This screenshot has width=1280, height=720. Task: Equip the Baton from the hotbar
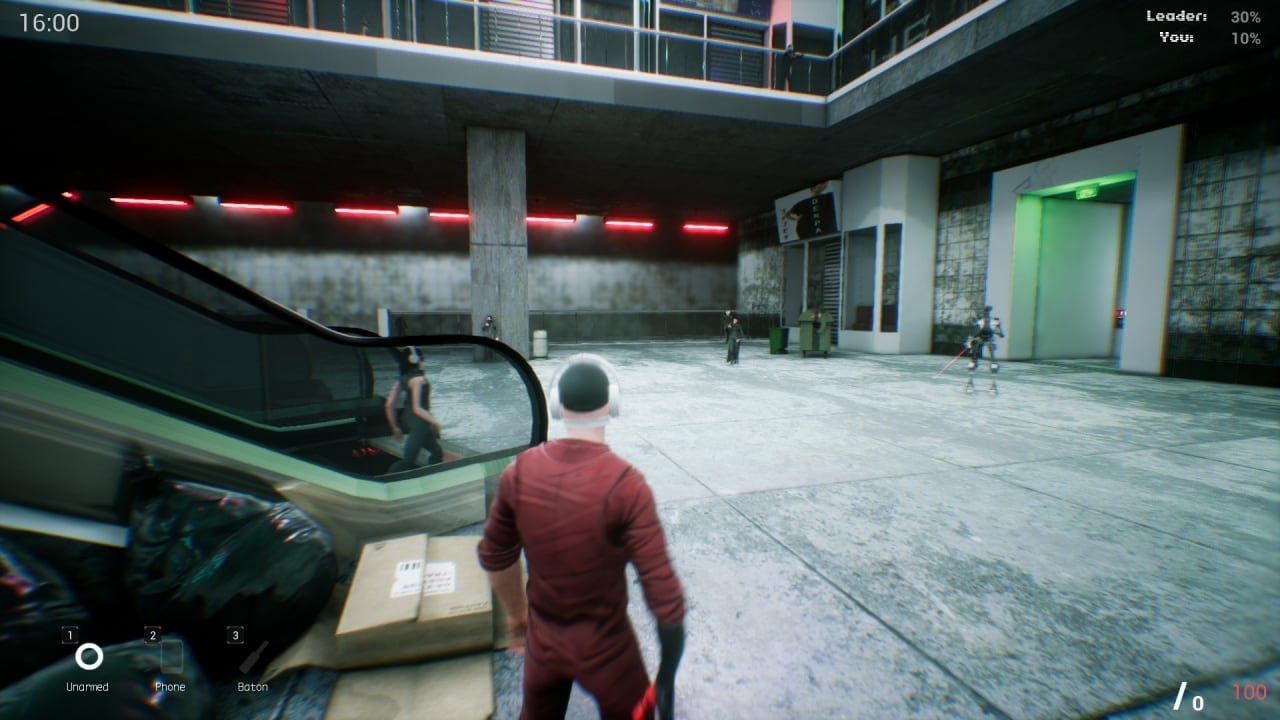253,657
